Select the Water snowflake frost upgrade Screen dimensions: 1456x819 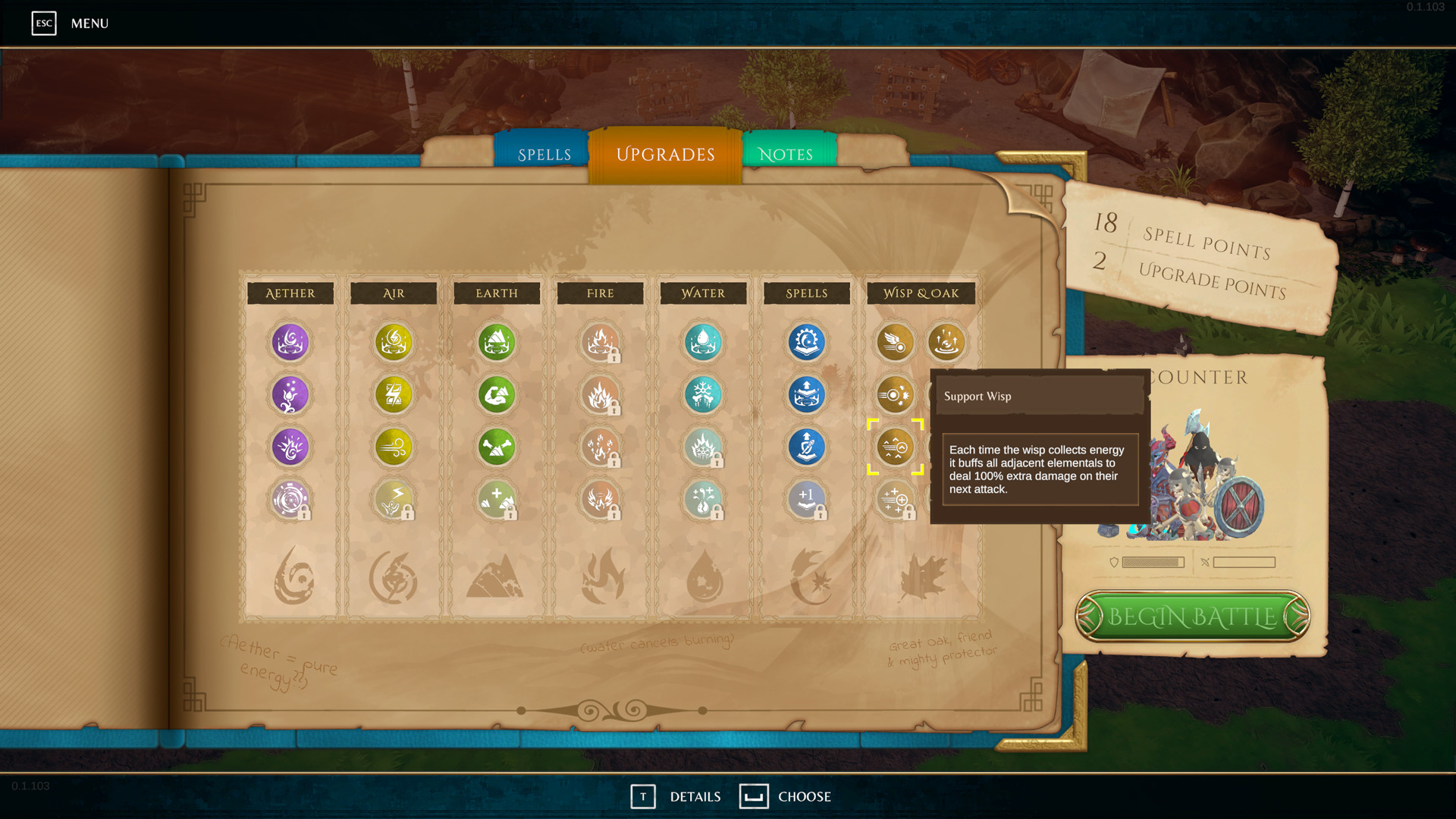(703, 395)
